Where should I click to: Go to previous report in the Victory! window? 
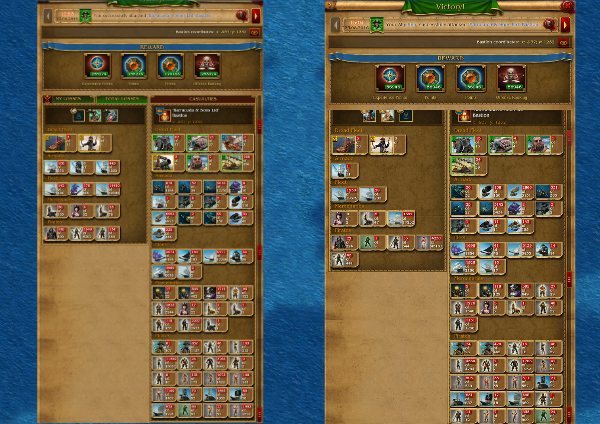(x=335, y=24)
